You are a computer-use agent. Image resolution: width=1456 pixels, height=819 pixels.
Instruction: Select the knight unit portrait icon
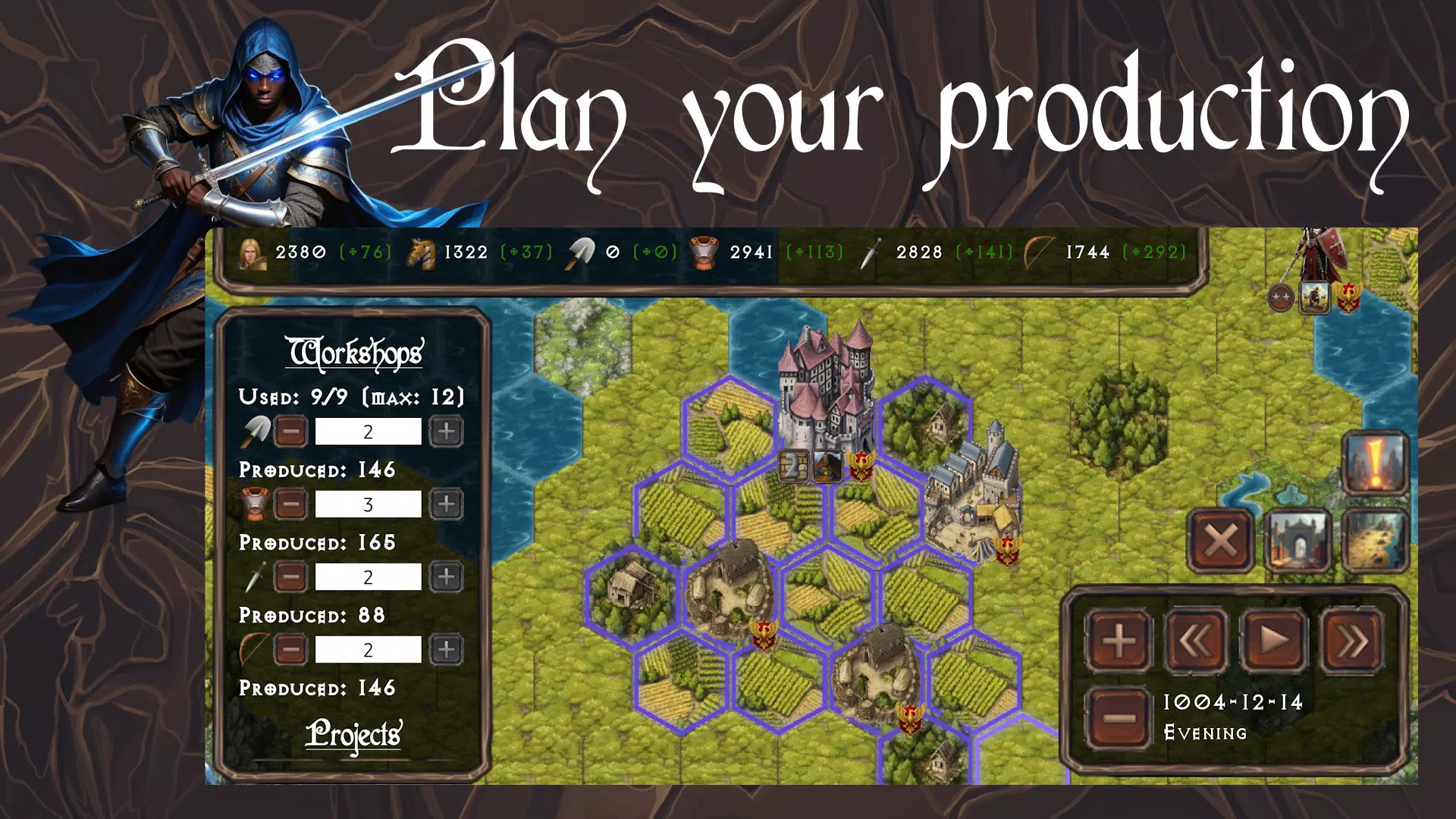coord(1315,297)
